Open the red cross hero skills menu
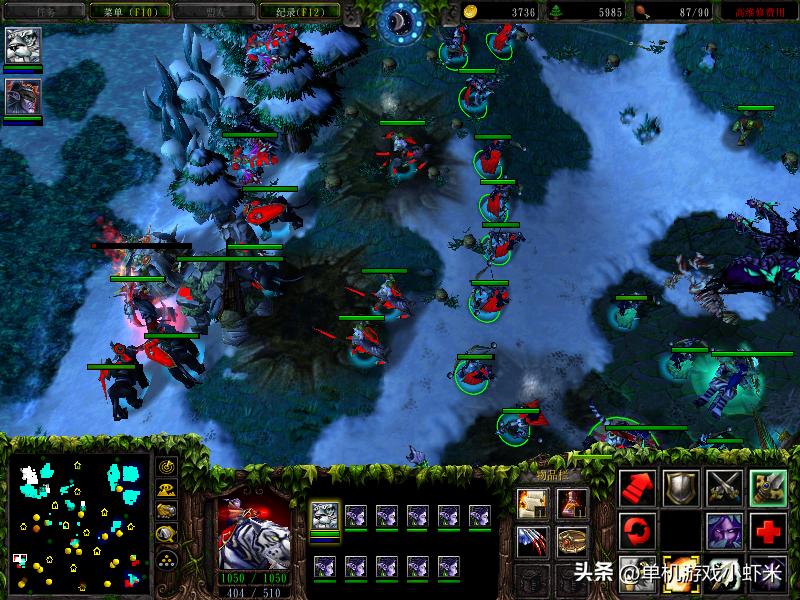The width and height of the screenshot is (800, 600). pyautogui.click(x=768, y=529)
